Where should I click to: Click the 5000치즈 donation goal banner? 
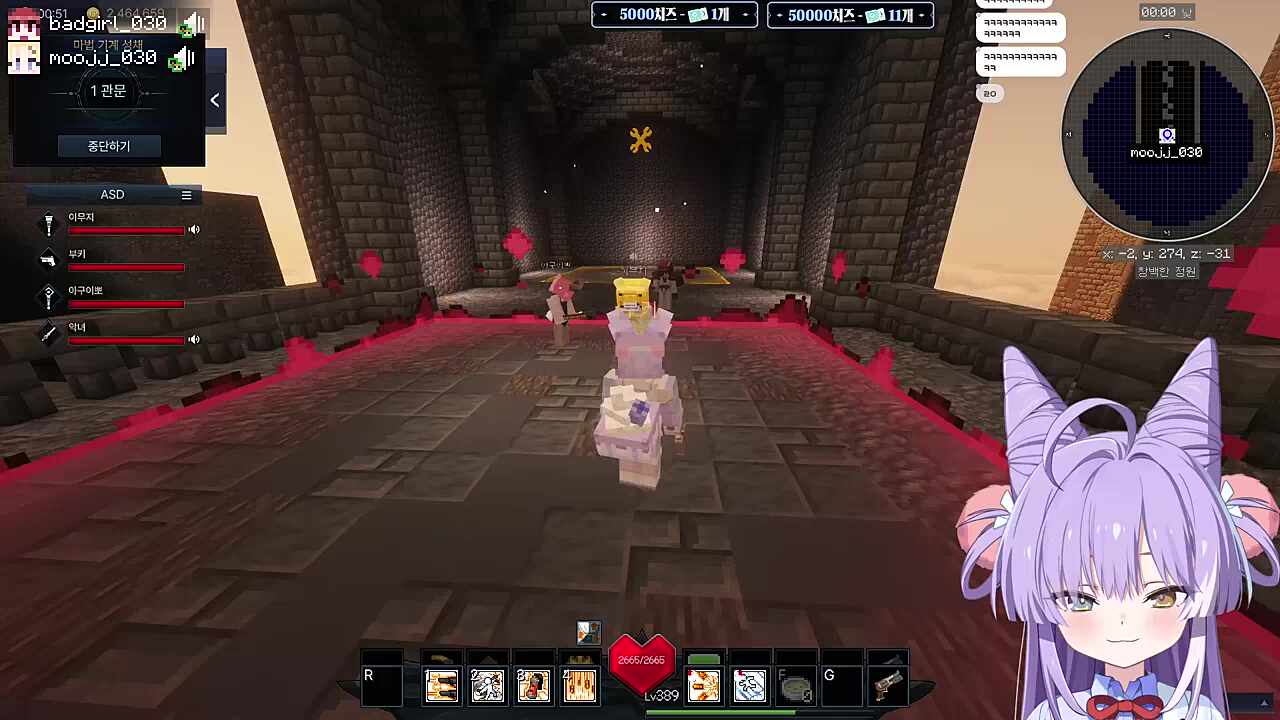click(x=674, y=15)
